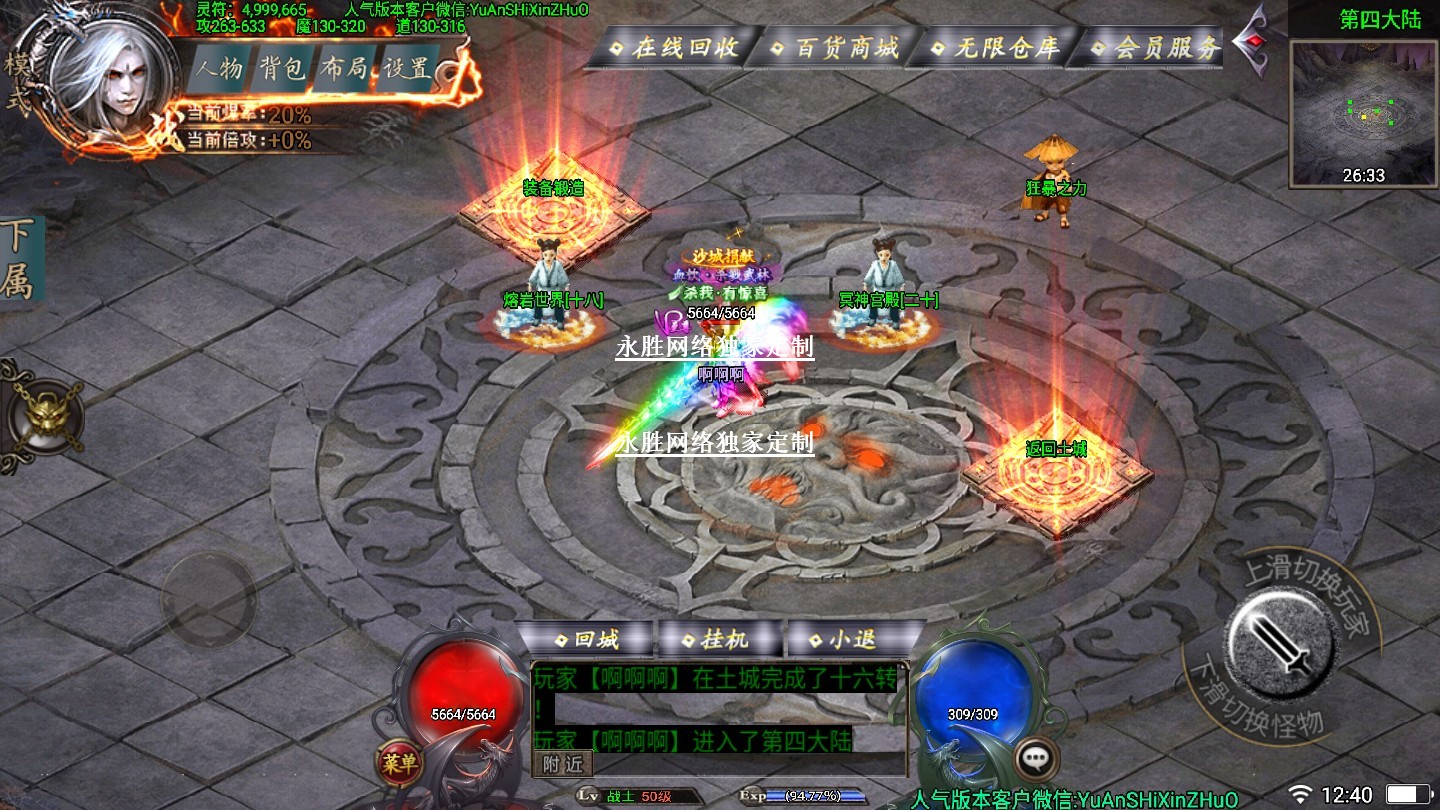
Task: Open the 布局 layout menu
Action: point(345,69)
